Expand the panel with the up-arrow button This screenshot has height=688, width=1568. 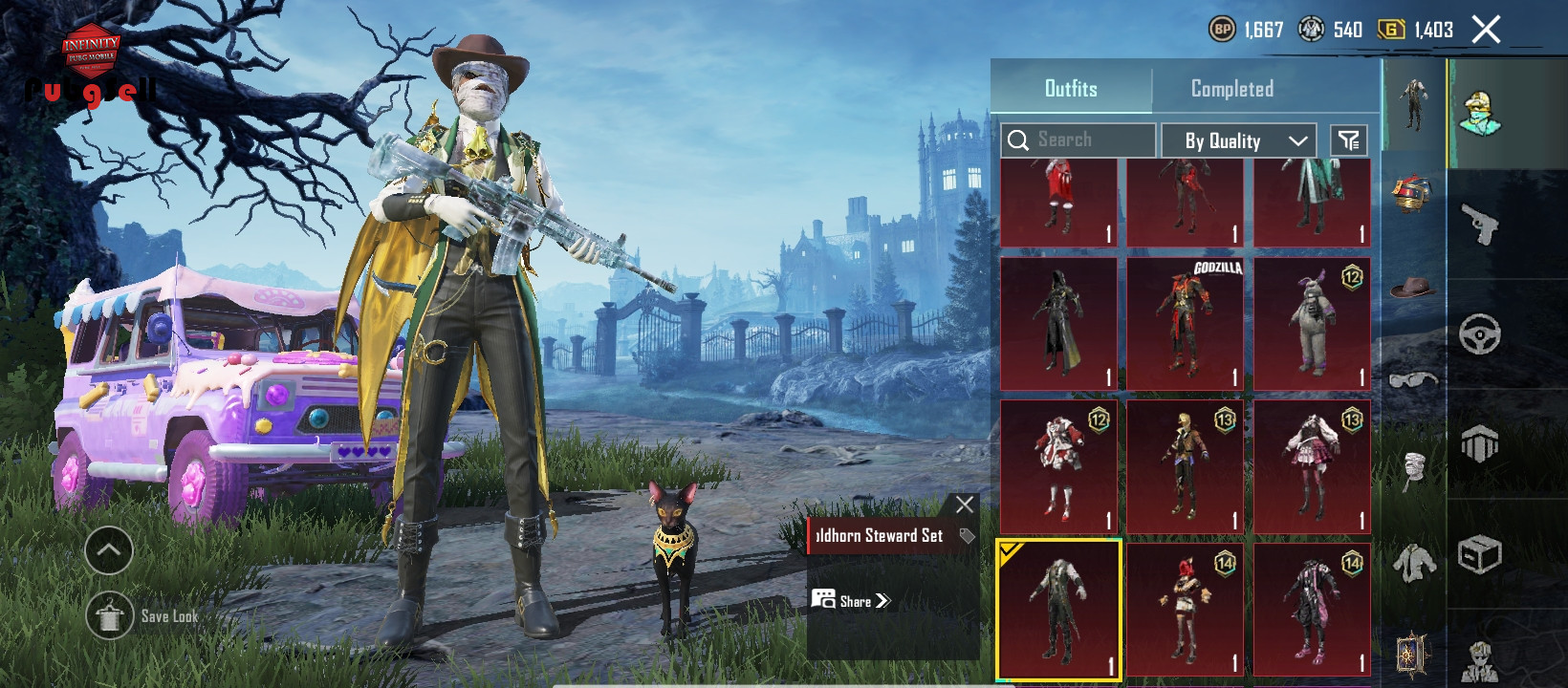coord(109,550)
